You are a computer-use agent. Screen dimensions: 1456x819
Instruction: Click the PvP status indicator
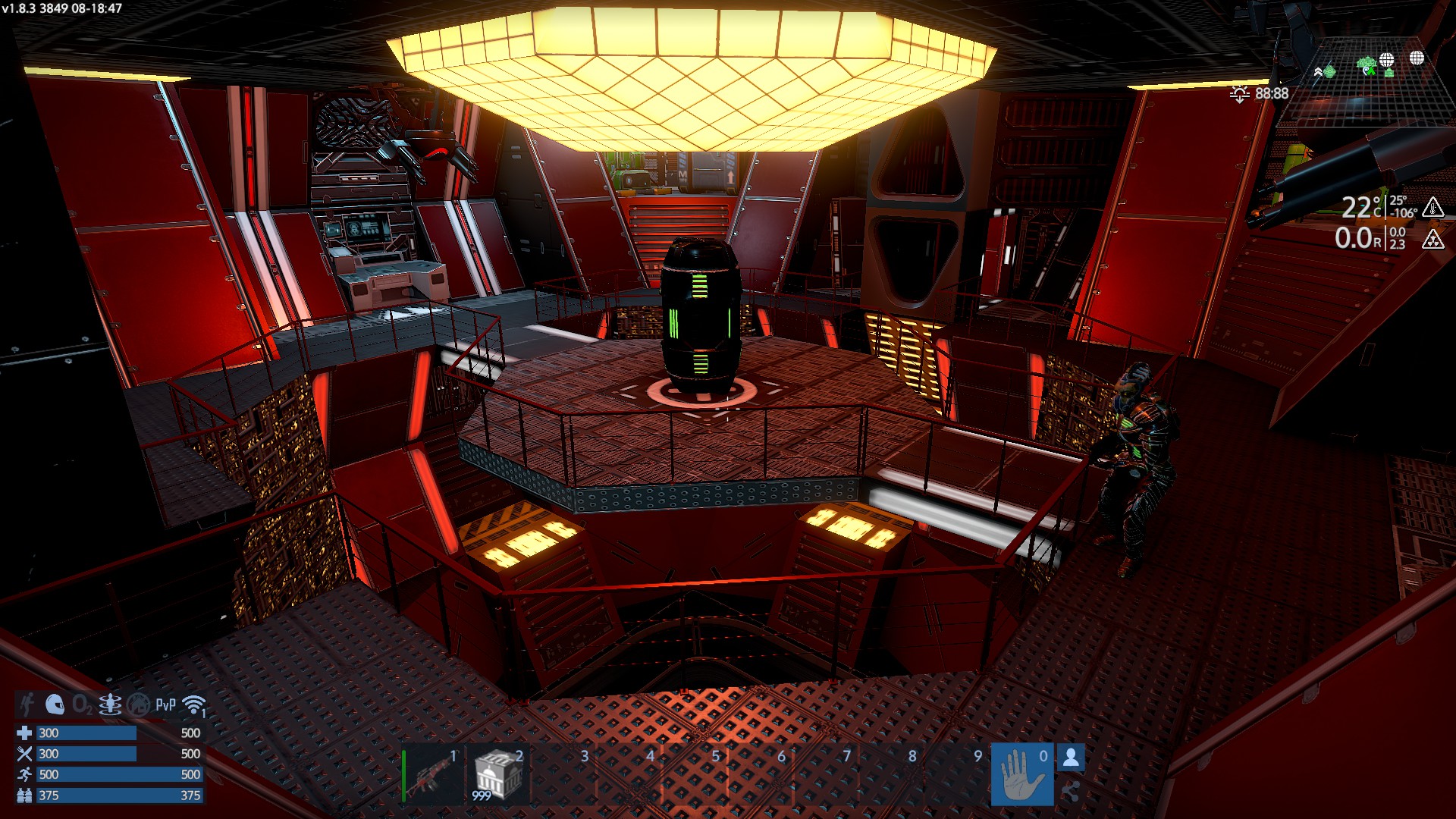[x=165, y=705]
